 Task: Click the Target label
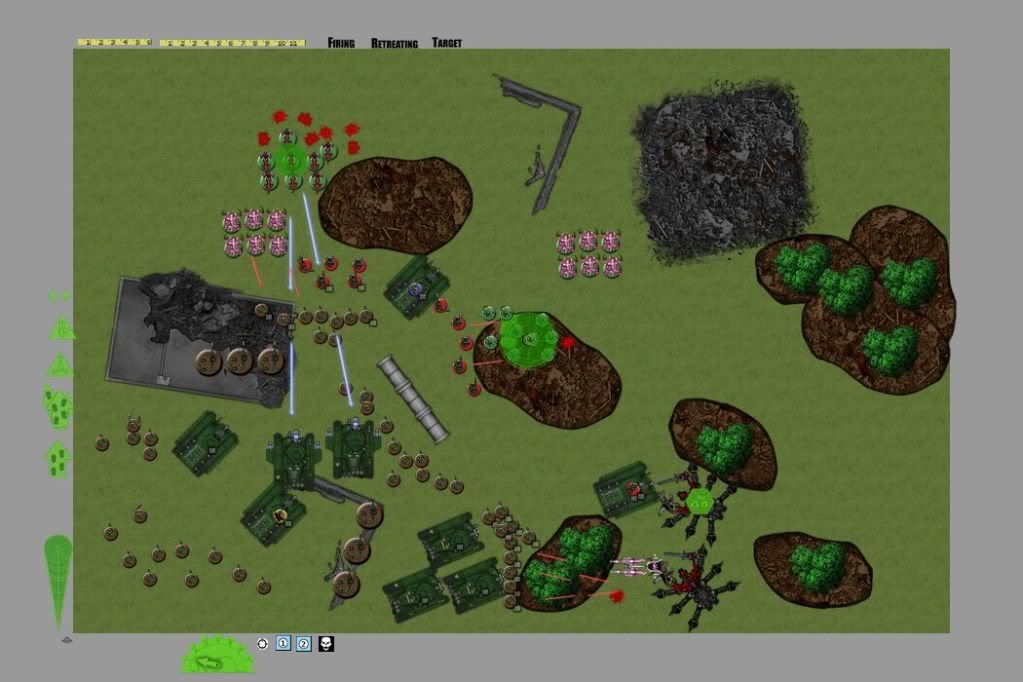coord(447,43)
